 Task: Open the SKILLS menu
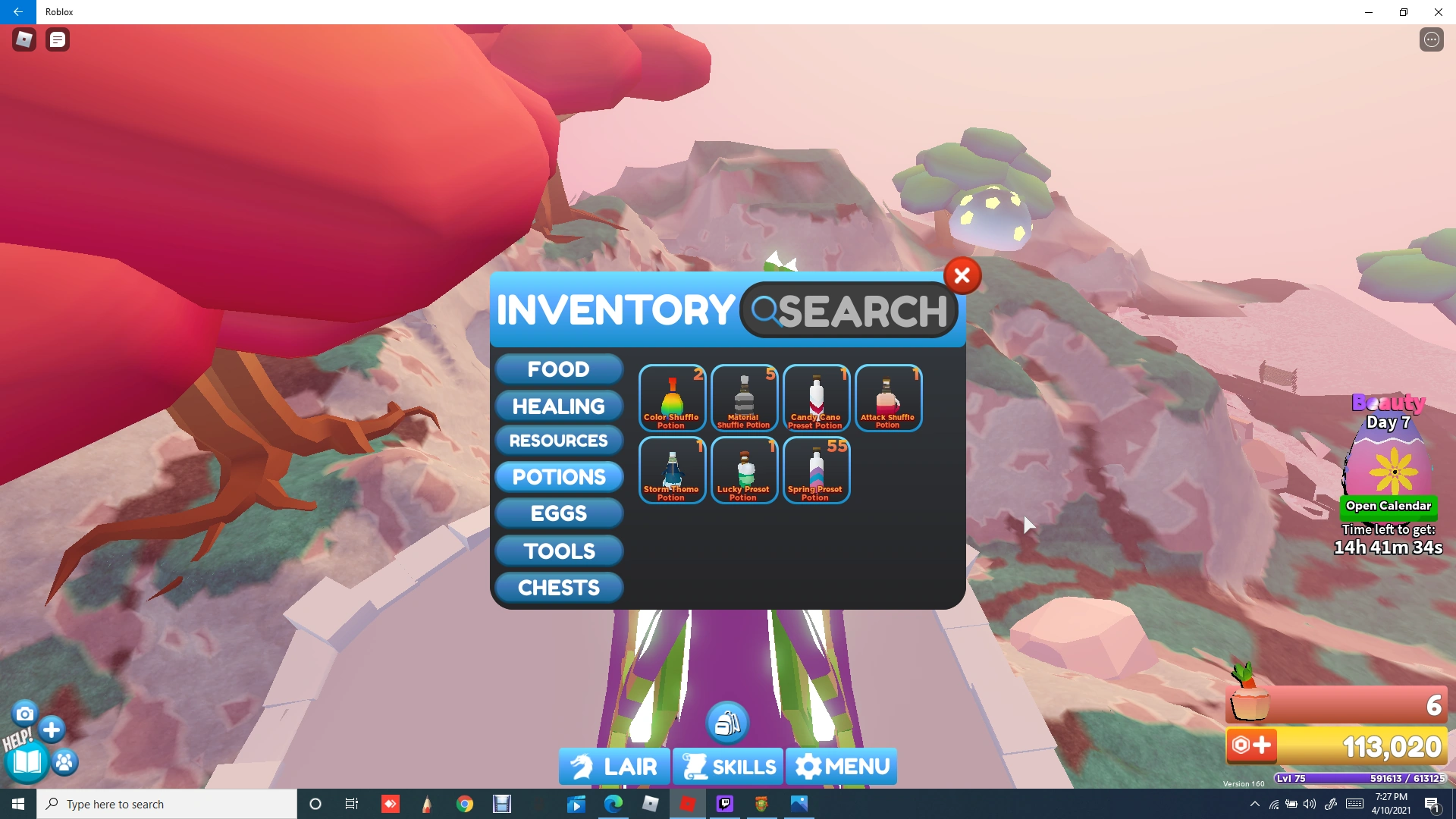point(727,766)
